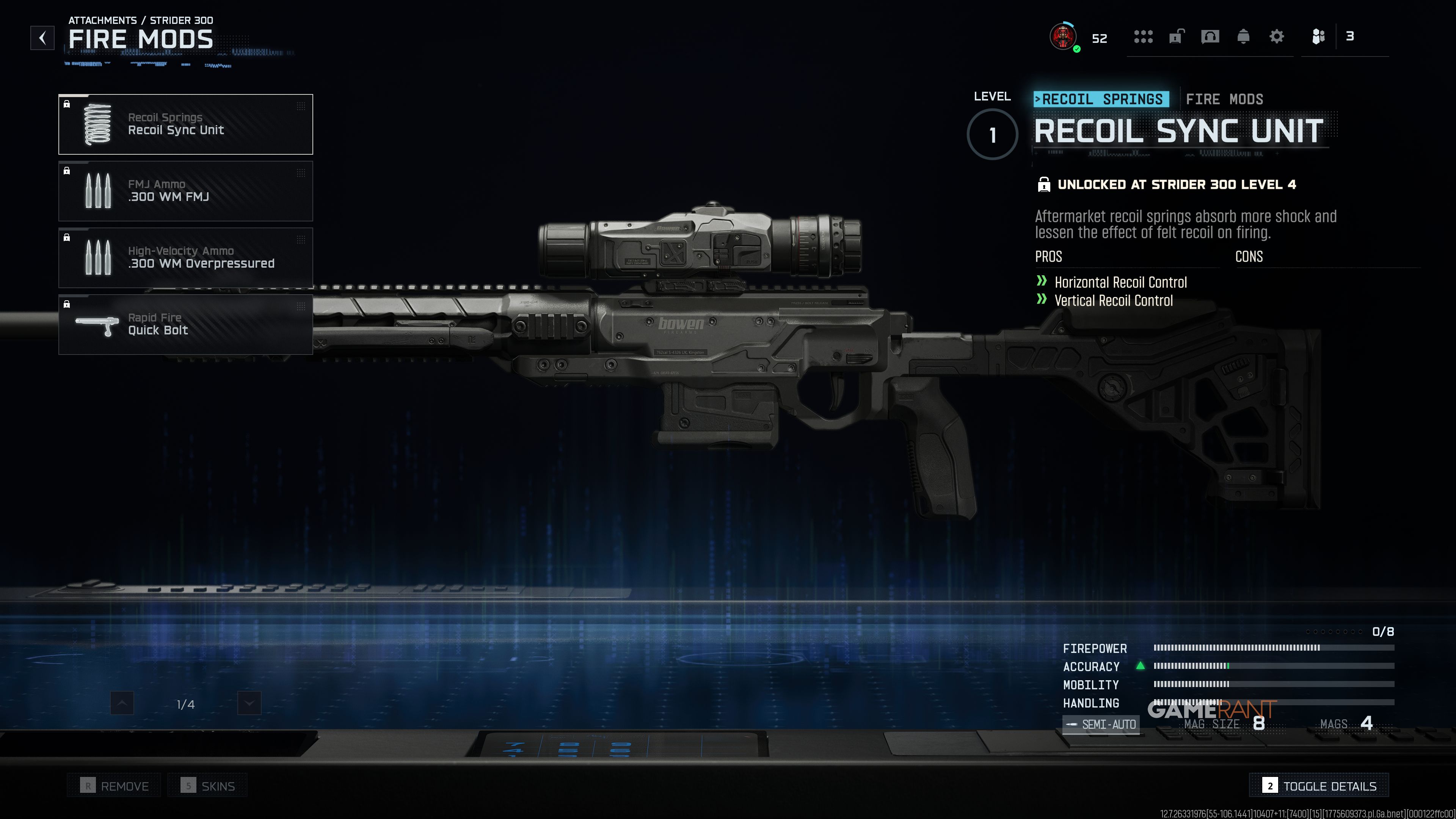
Task: Switch to the Recoil Springs tab
Action: (x=1101, y=99)
